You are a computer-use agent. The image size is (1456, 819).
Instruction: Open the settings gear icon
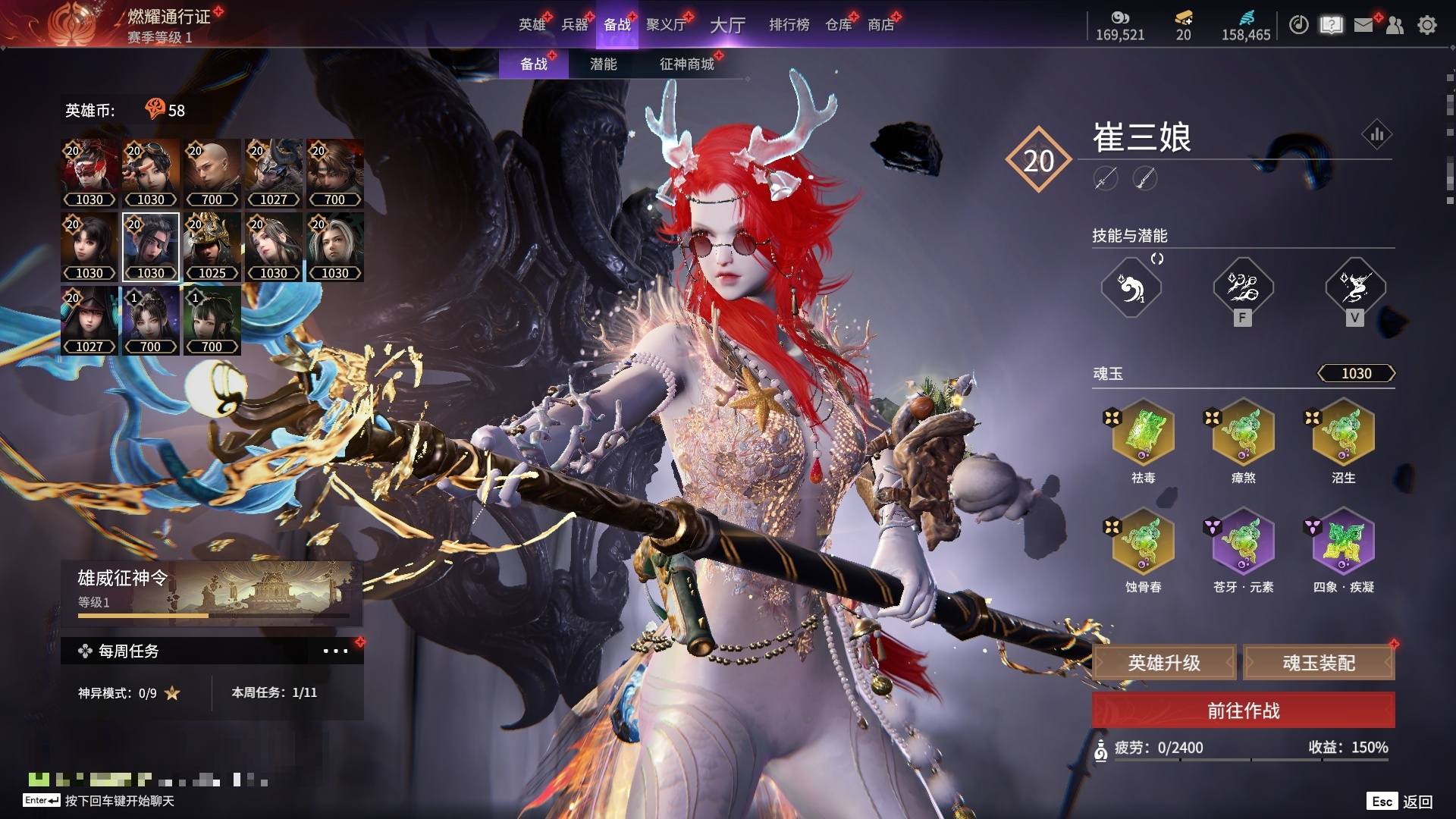click(1426, 25)
